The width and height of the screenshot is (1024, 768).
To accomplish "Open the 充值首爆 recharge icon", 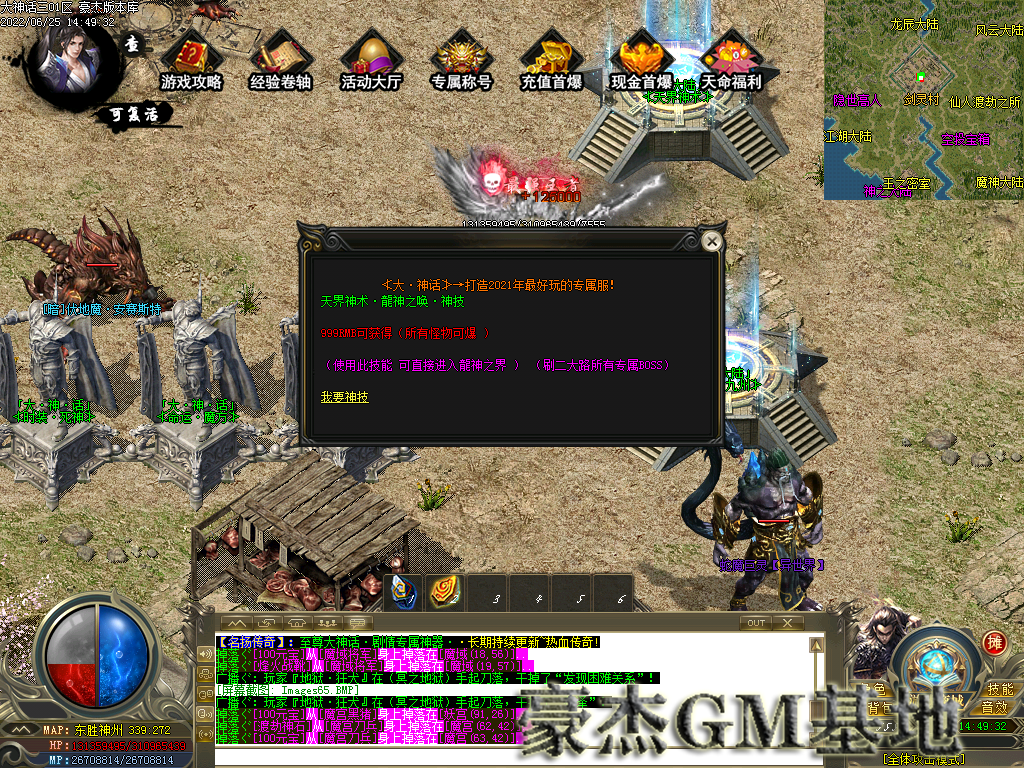I will tap(551, 62).
